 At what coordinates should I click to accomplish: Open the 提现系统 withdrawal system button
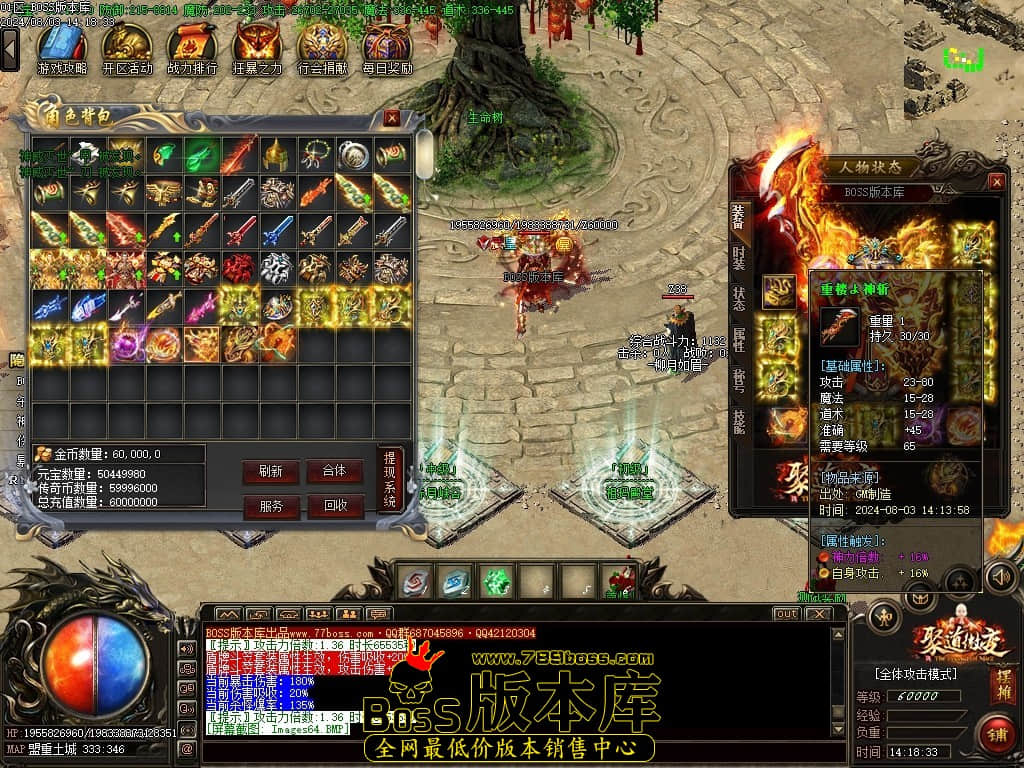(x=389, y=478)
